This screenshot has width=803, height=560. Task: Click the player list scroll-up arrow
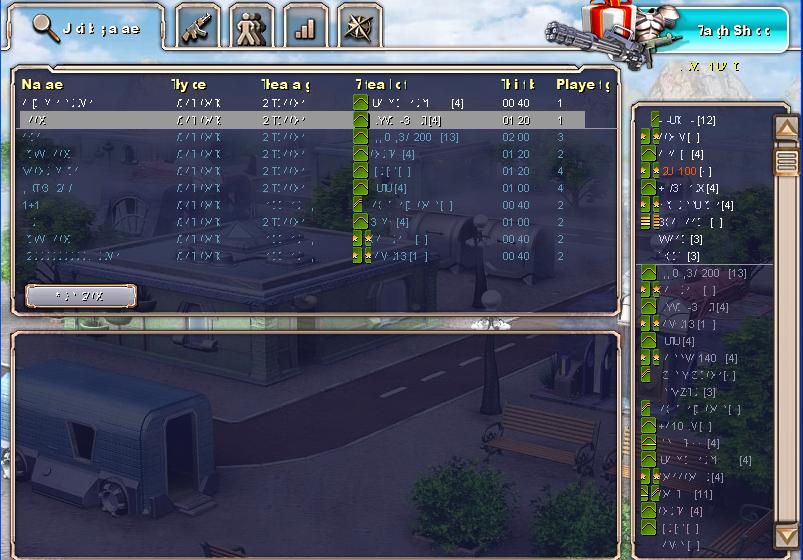pos(786,126)
